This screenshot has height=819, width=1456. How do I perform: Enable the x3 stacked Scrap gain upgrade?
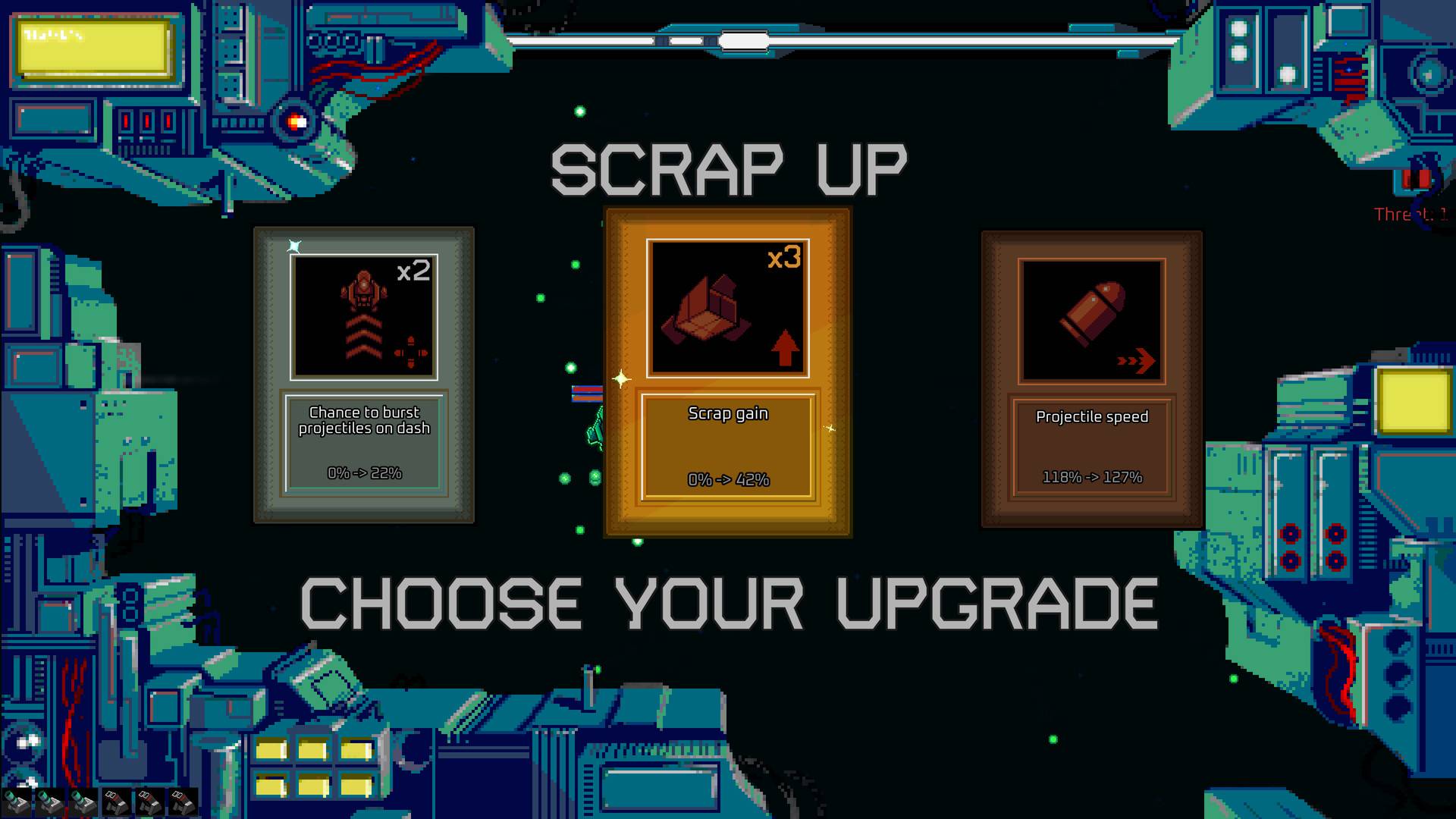pos(728,372)
